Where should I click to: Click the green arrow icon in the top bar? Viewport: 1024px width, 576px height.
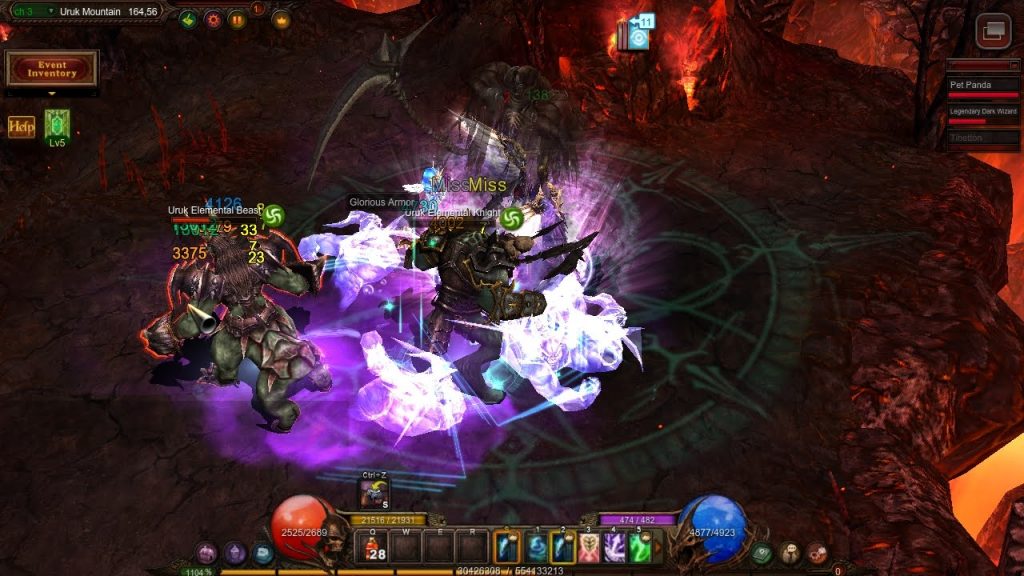coord(188,19)
